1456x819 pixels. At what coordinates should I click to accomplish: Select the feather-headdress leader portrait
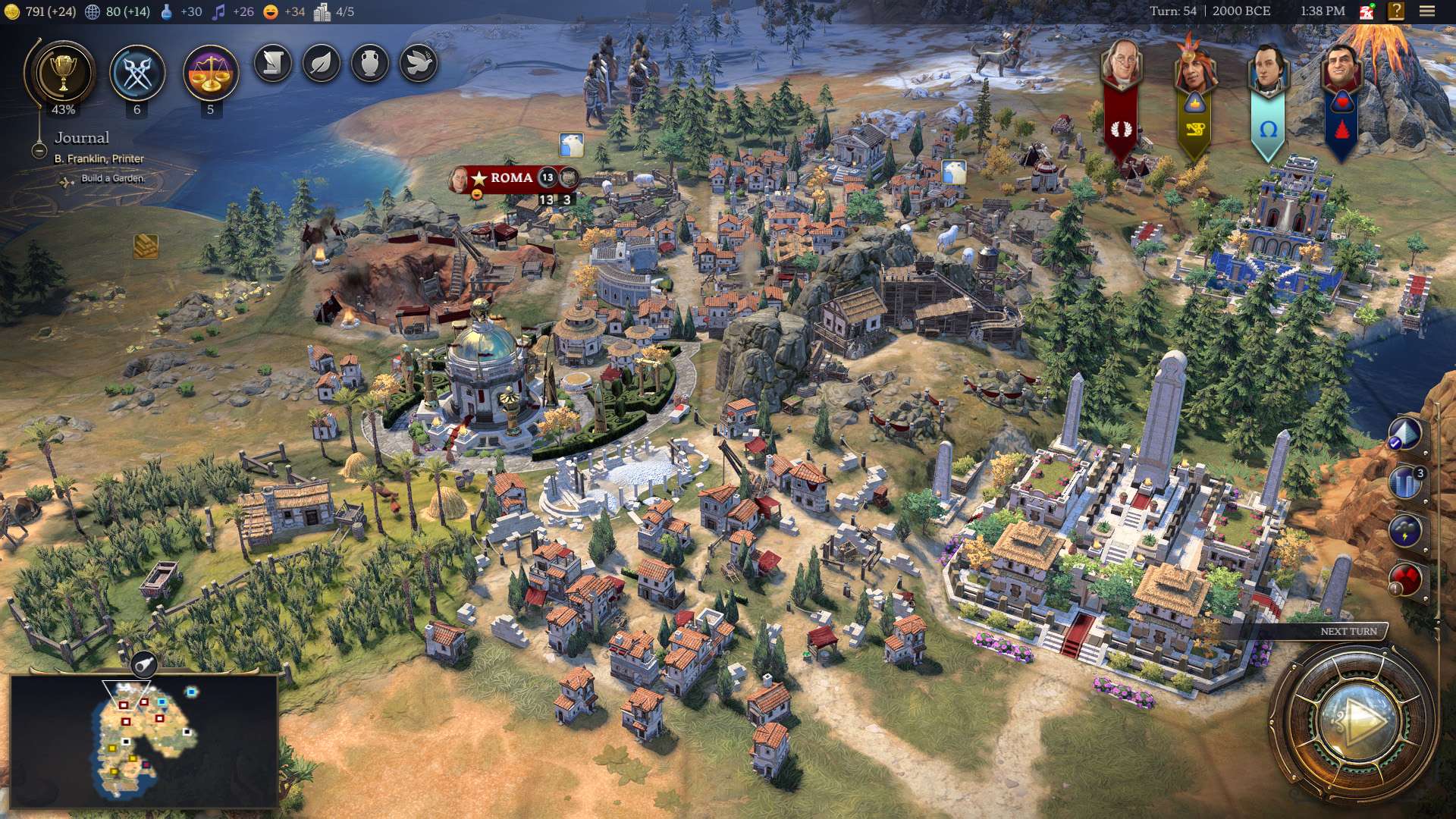tap(1194, 67)
